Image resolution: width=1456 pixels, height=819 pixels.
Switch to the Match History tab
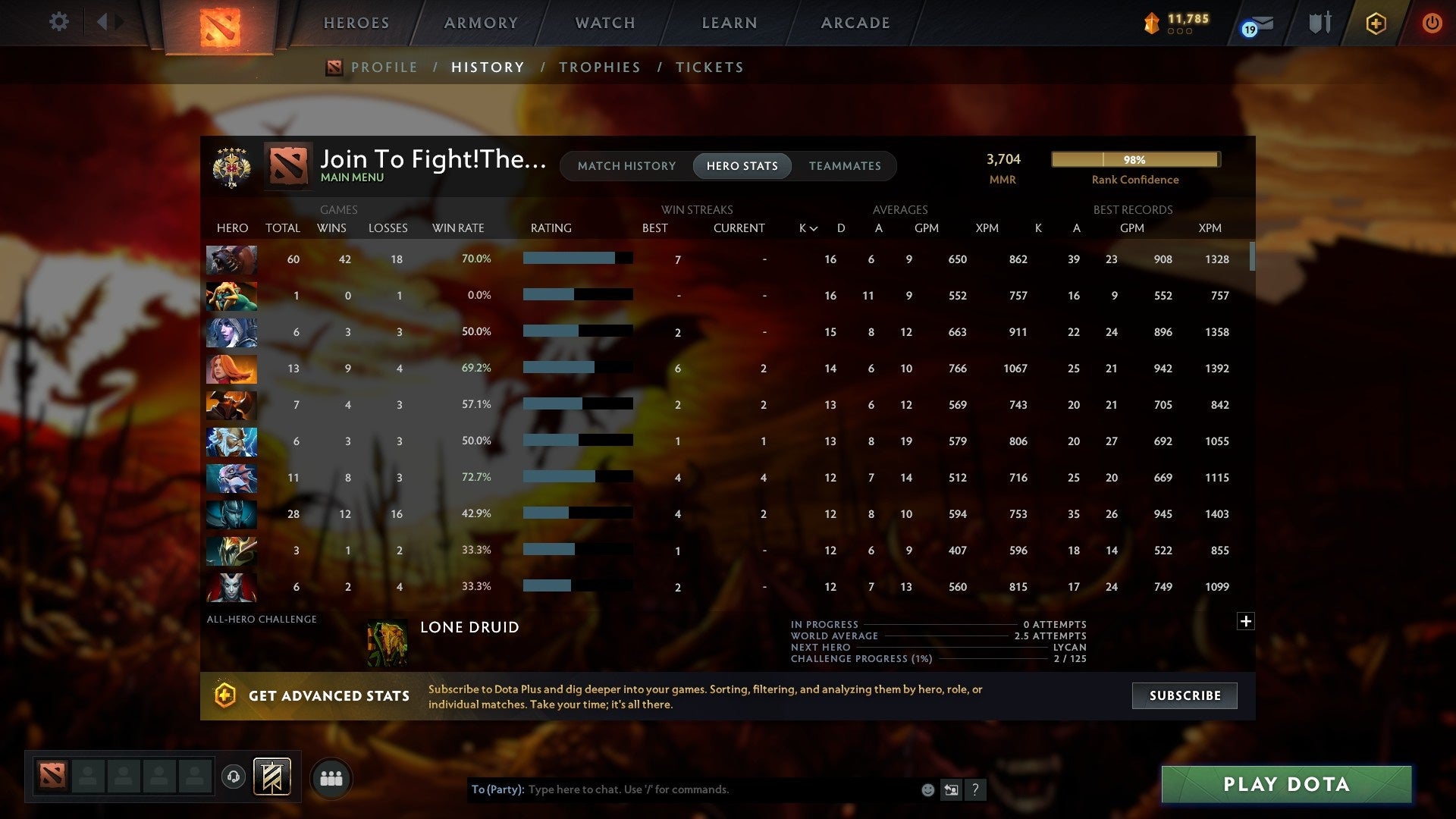pos(626,165)
